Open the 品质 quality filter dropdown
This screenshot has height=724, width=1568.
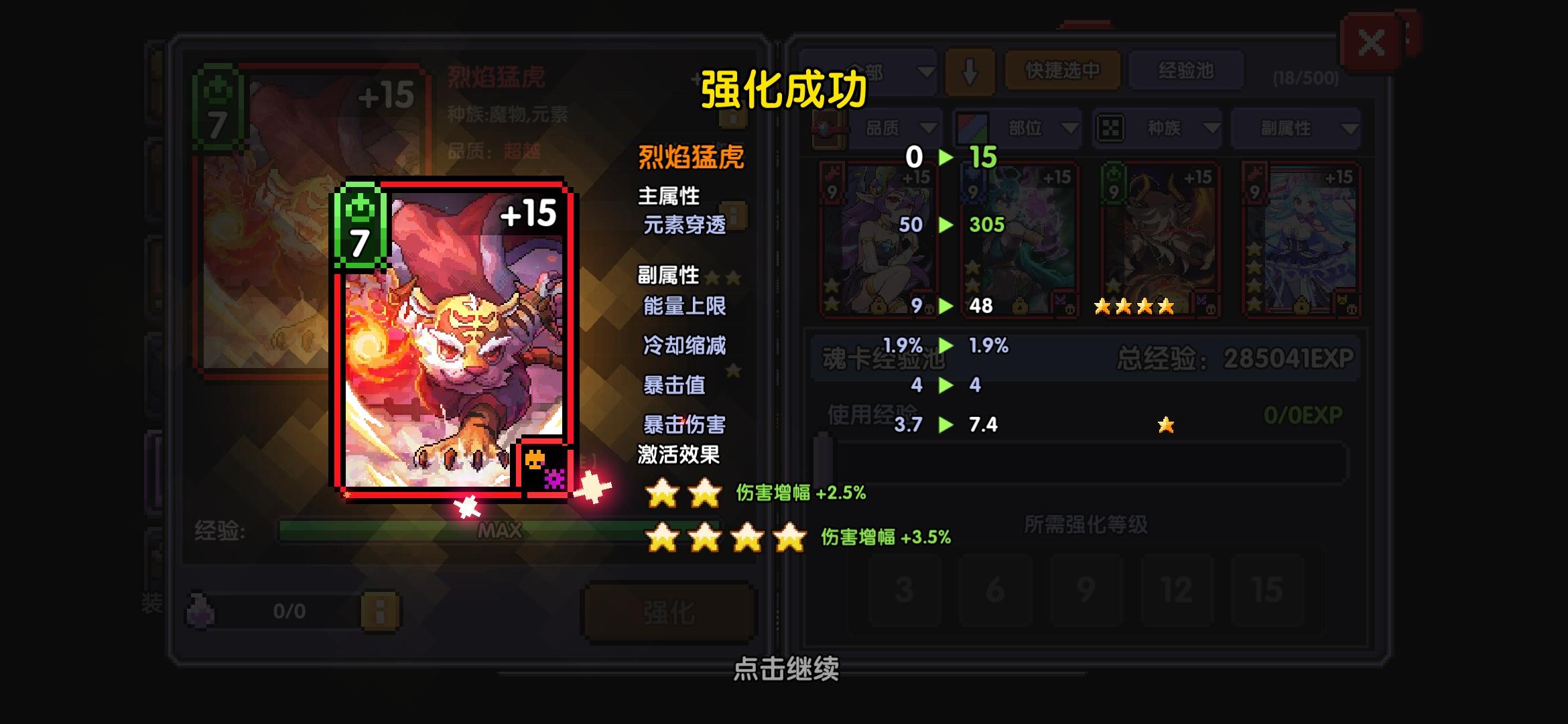[898, 127]
